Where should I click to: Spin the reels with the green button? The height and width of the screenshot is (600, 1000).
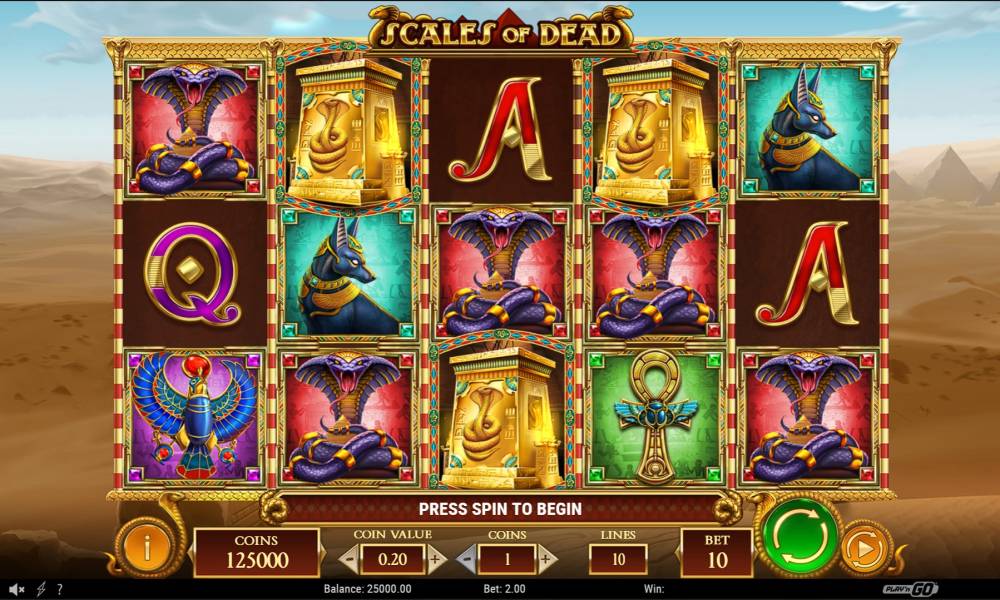800,538
